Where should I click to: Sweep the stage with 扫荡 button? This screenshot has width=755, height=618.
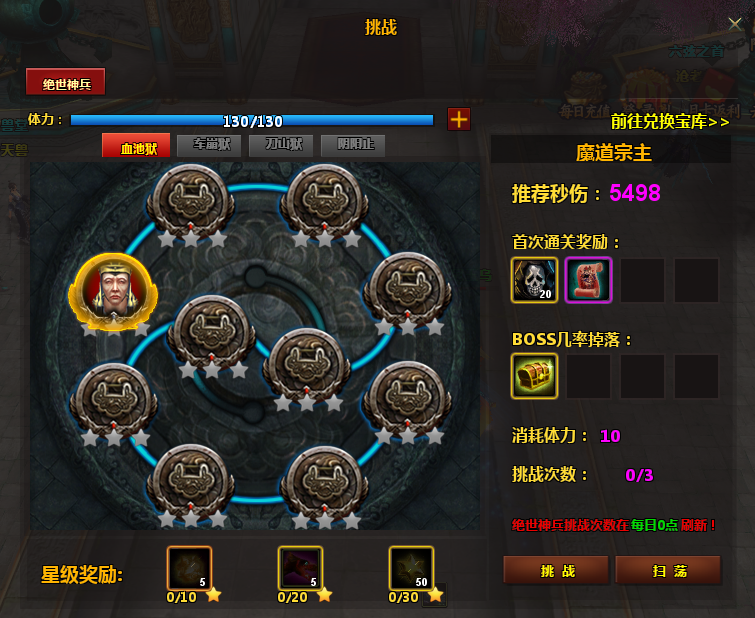(667, 569)
